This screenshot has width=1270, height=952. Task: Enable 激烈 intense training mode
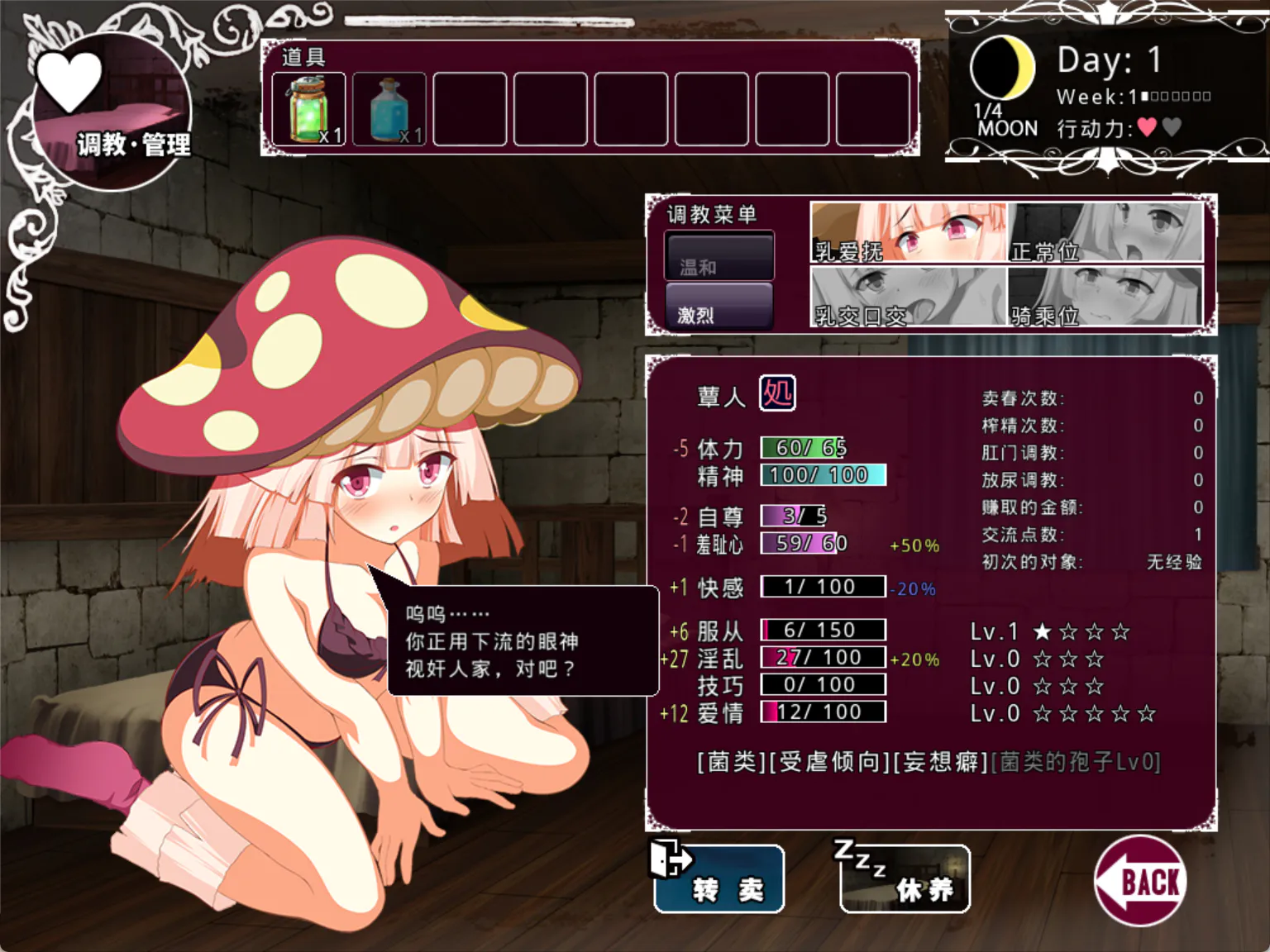point(719,312)
